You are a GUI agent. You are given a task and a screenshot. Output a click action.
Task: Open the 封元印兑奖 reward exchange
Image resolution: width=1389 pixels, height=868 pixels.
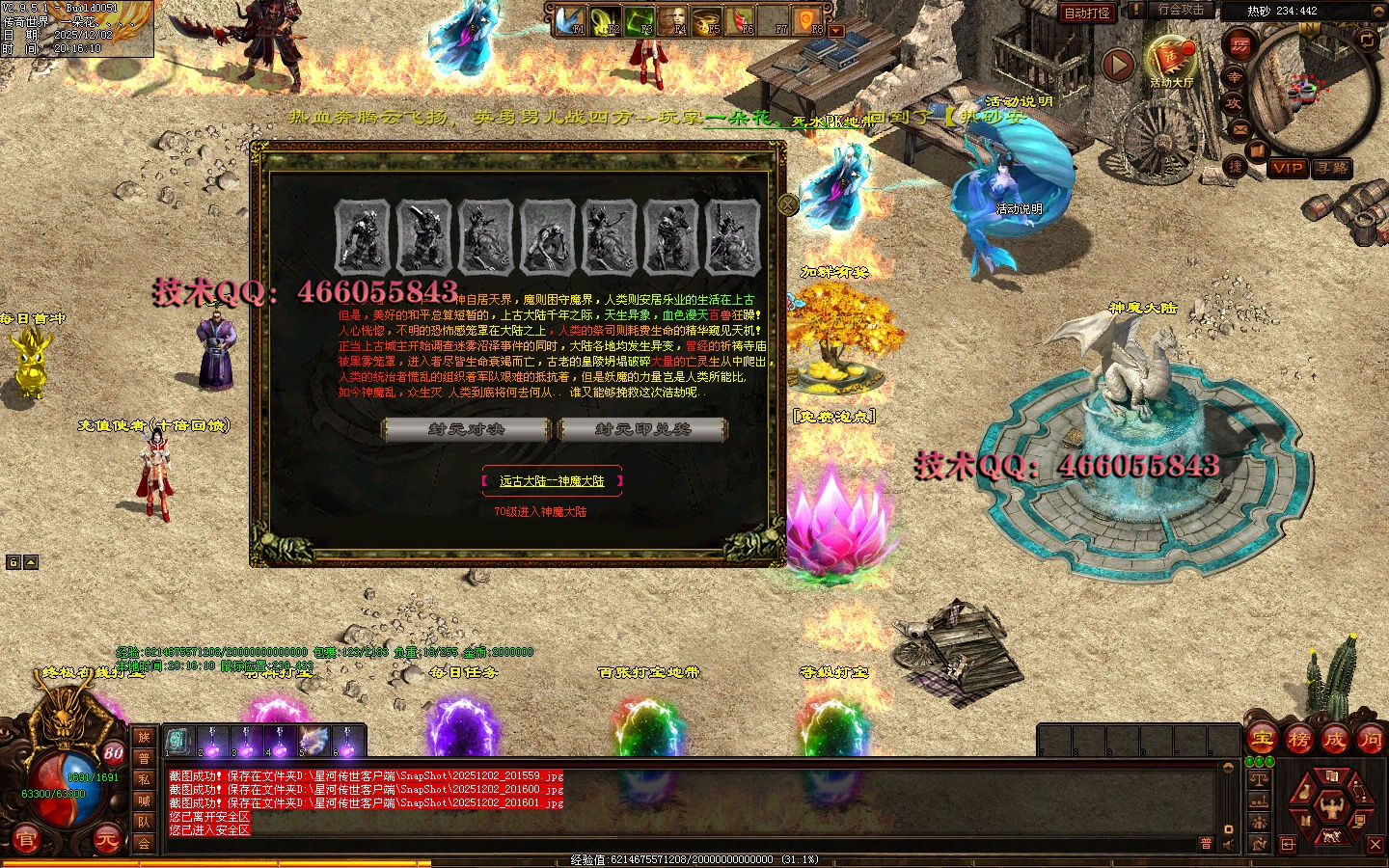click(642, 429)
